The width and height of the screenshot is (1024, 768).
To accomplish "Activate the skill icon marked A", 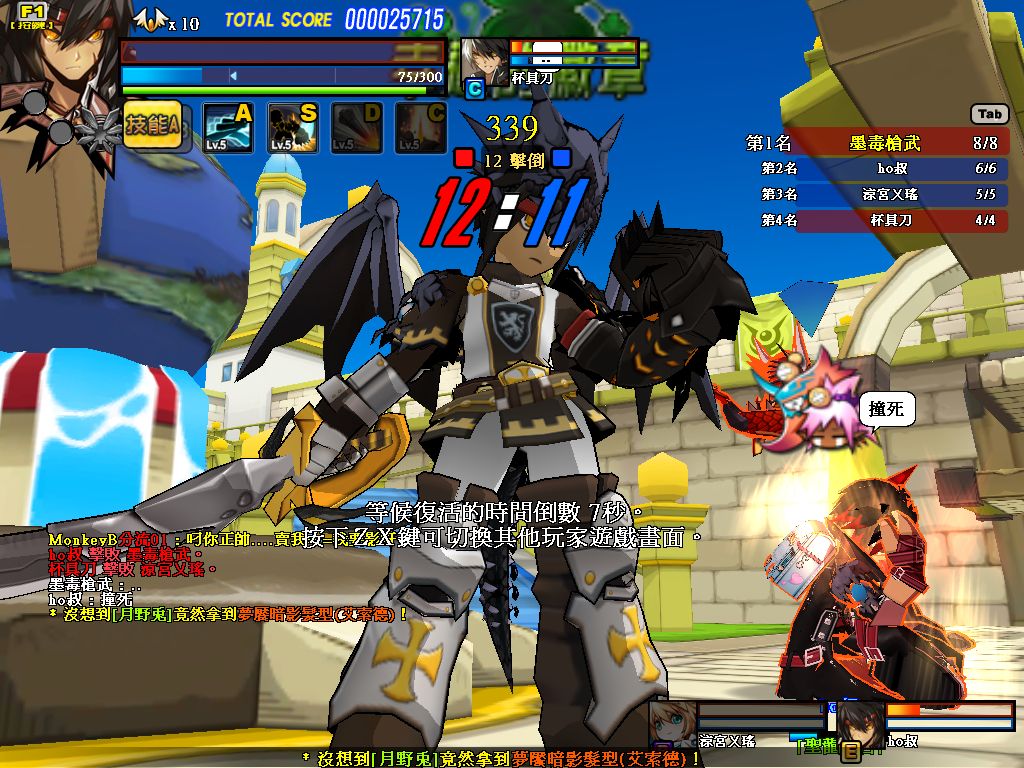I will (x=228, y=128).
